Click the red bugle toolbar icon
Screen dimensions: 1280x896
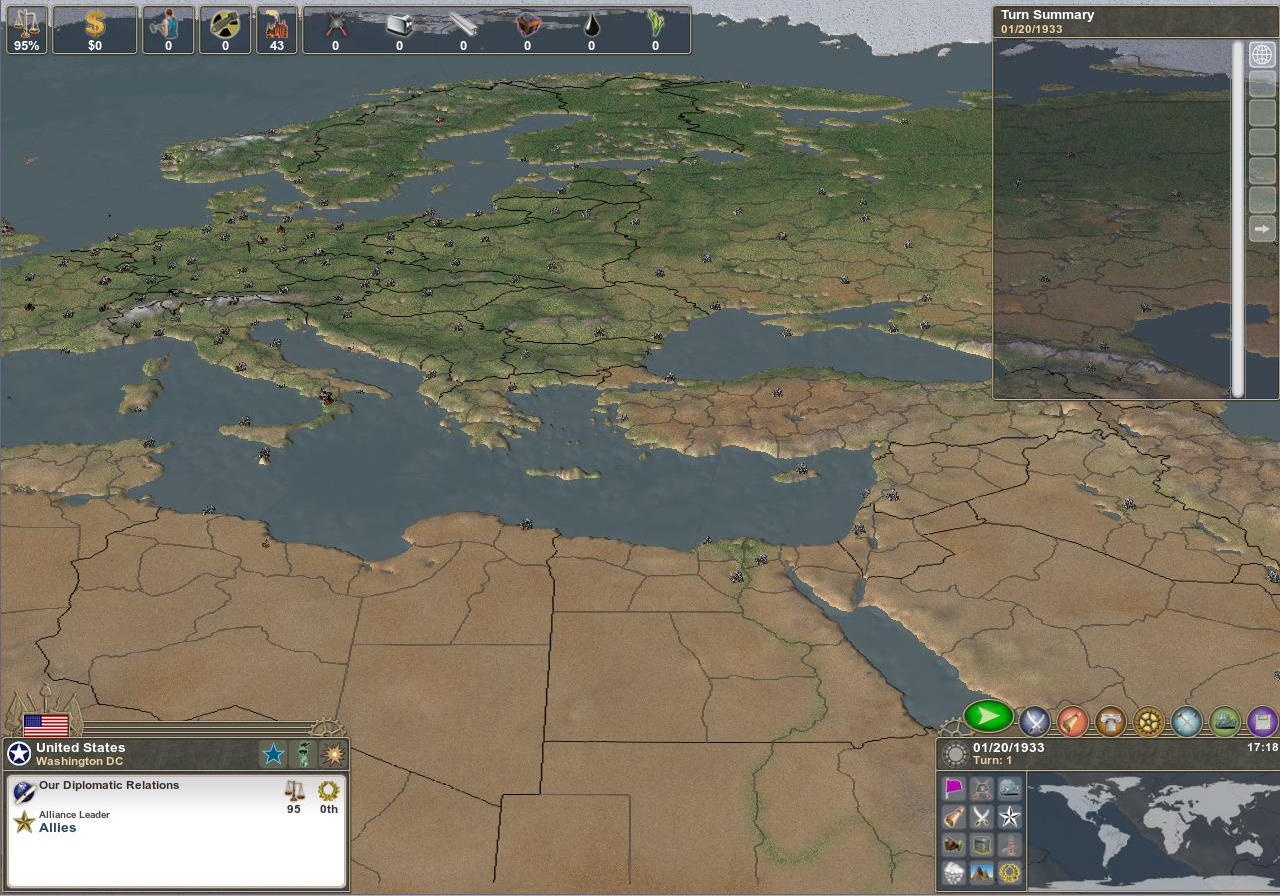[1071, 720]
